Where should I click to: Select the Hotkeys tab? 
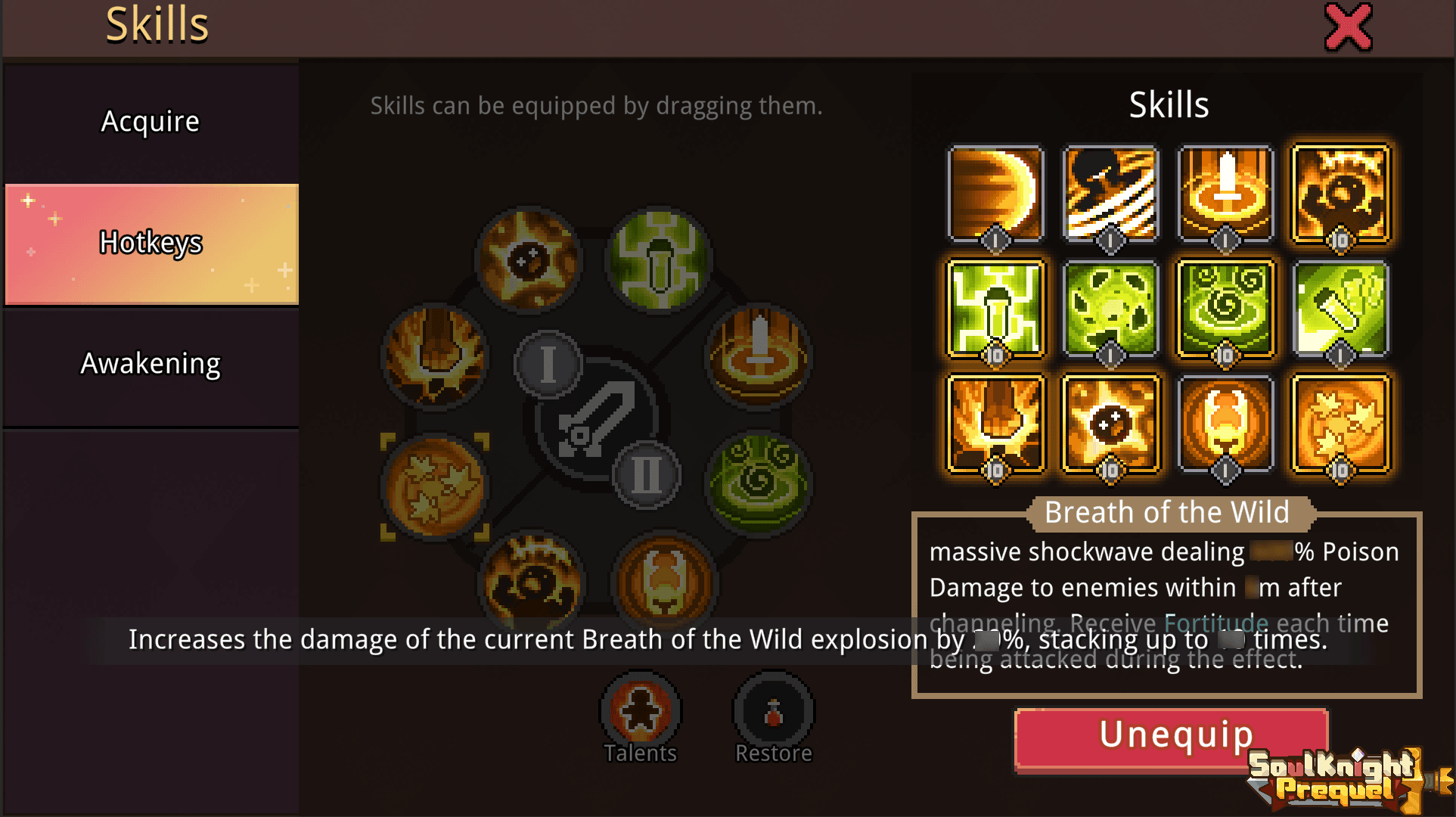[151, 244]
